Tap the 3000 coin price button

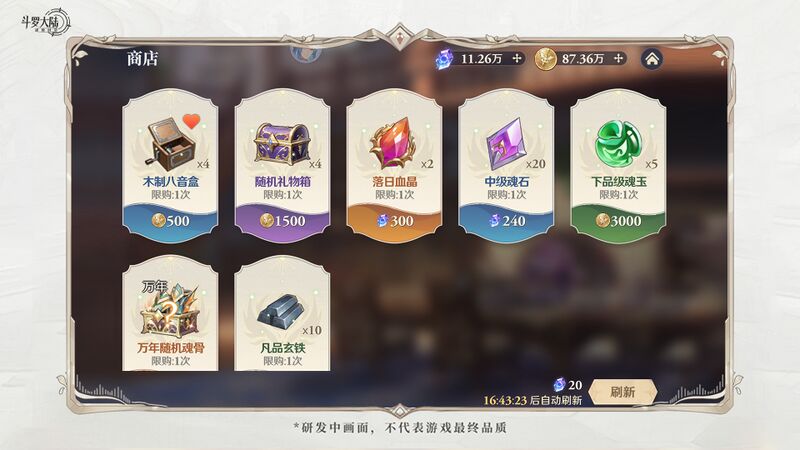(x=618, y=220)
